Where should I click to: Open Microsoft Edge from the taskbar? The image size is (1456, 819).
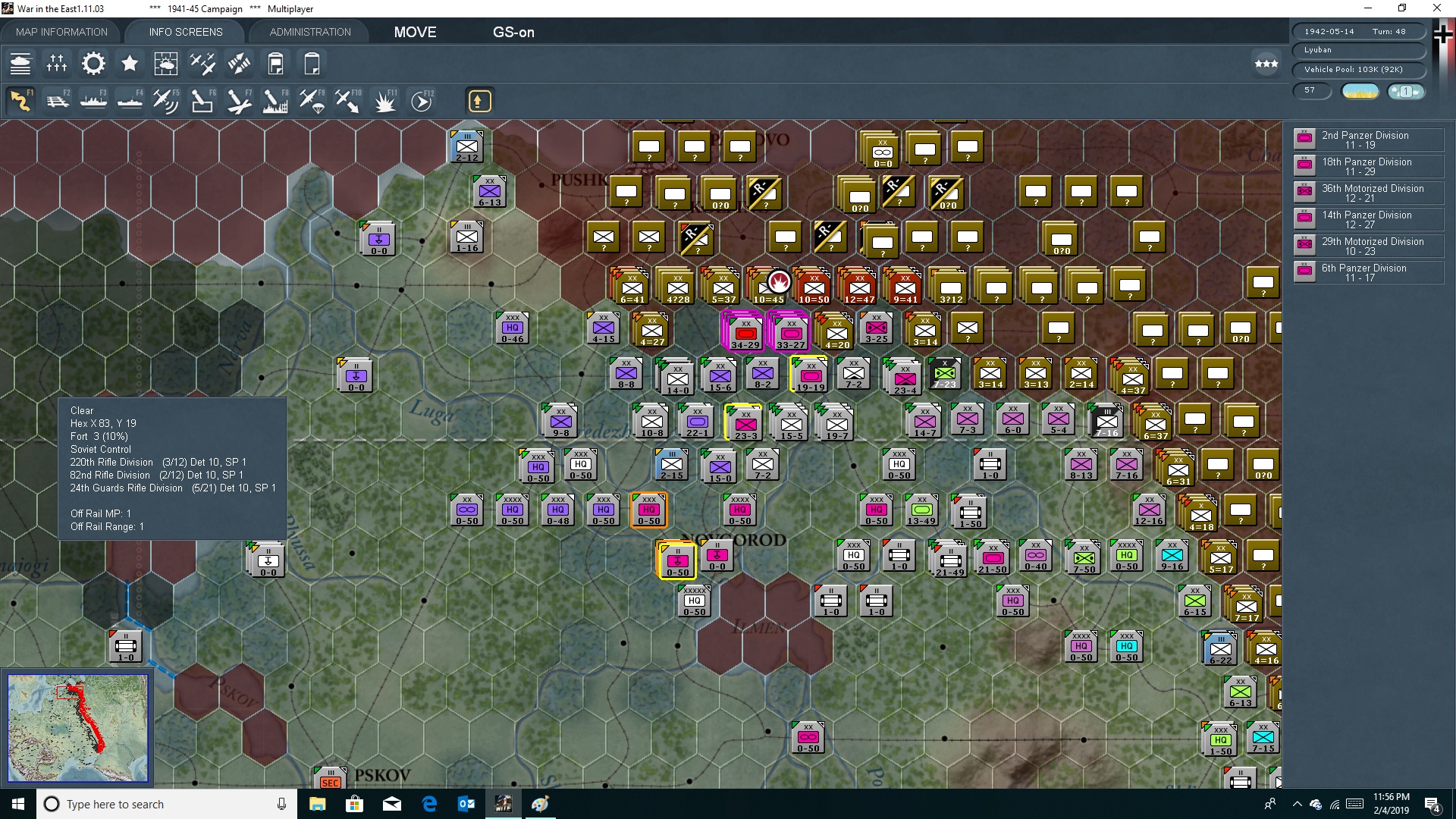tap(429, 804)
